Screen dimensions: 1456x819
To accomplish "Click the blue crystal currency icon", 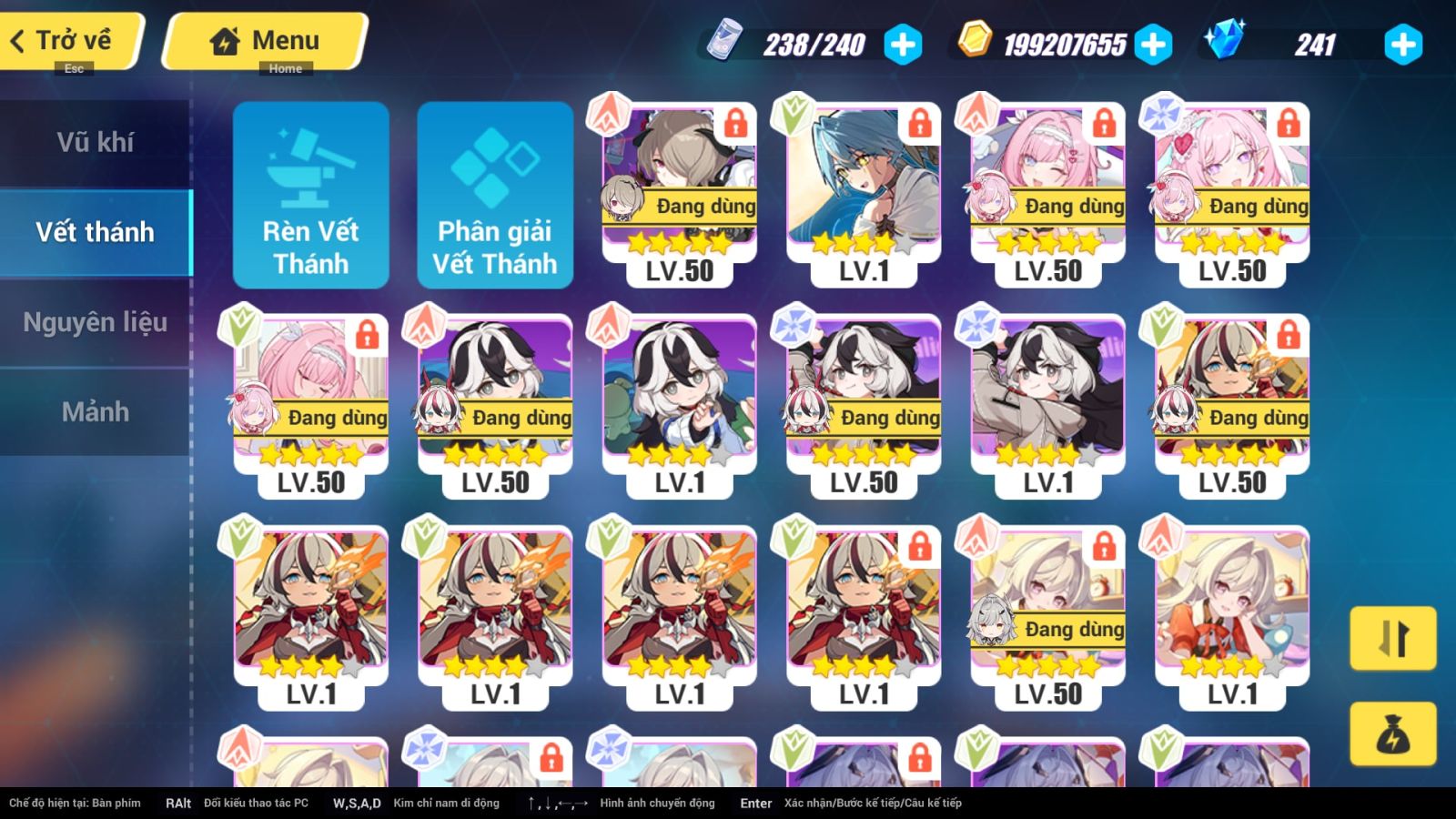I will click(x=1228, y=42).
